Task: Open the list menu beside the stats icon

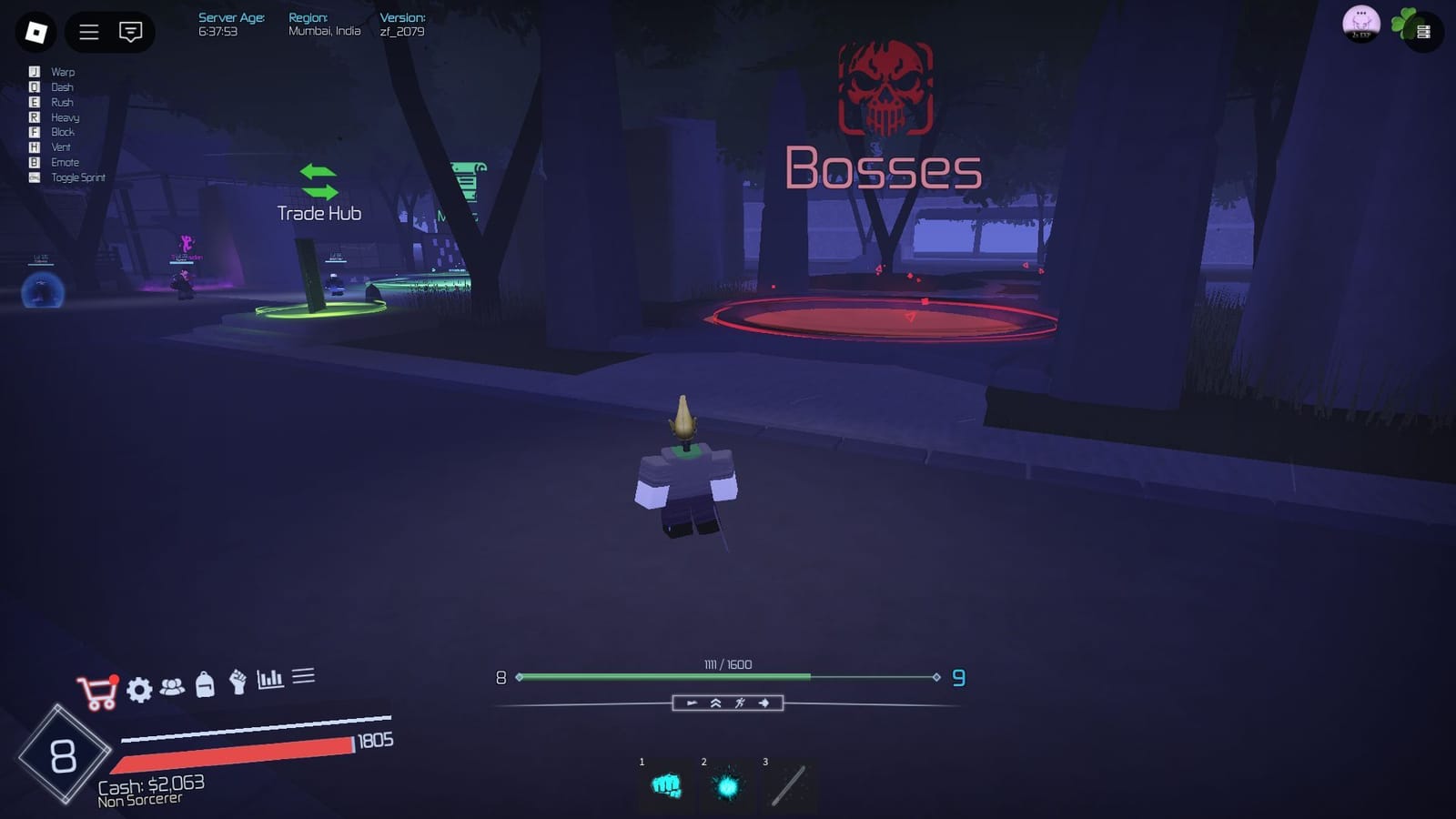Action: [x=305, y=675]
